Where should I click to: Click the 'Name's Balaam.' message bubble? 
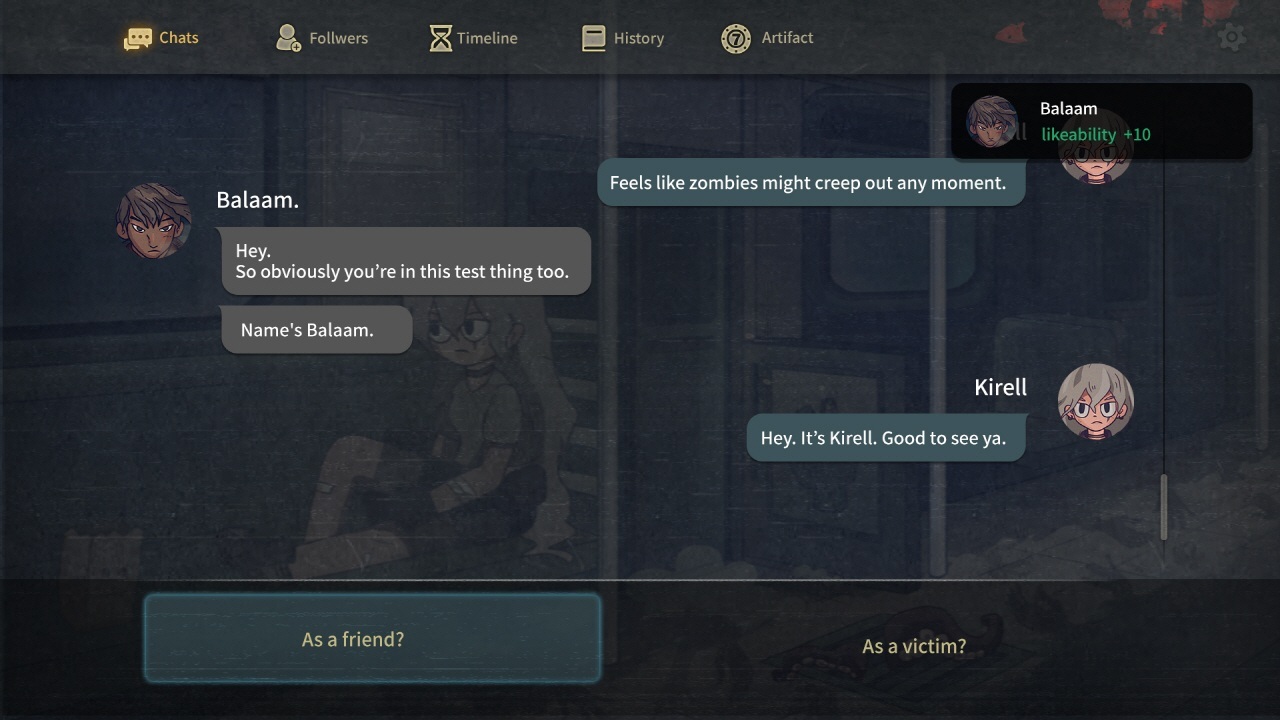pos(316,328)
